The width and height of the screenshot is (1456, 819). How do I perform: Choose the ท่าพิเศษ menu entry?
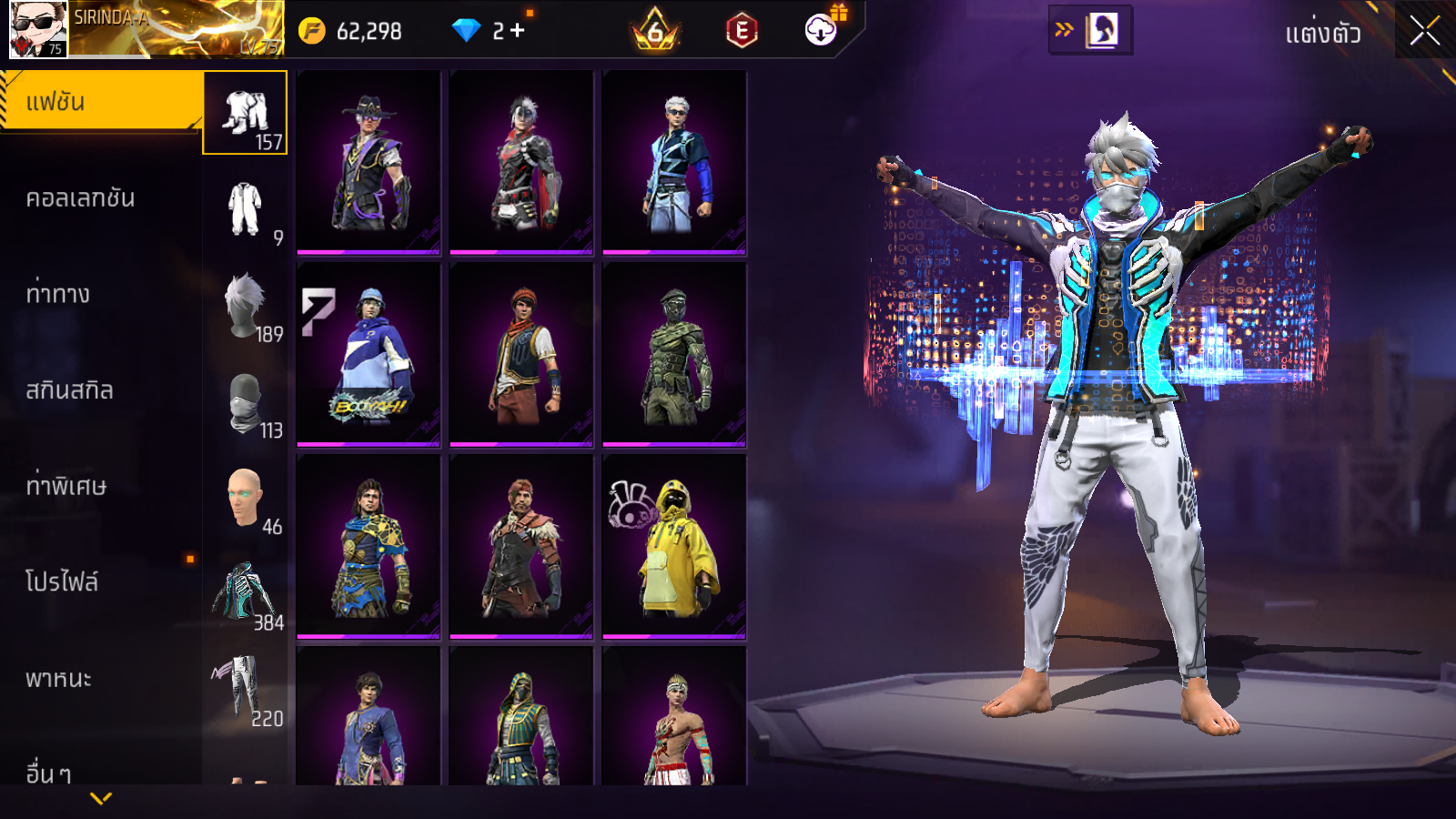tap(66, 486)
